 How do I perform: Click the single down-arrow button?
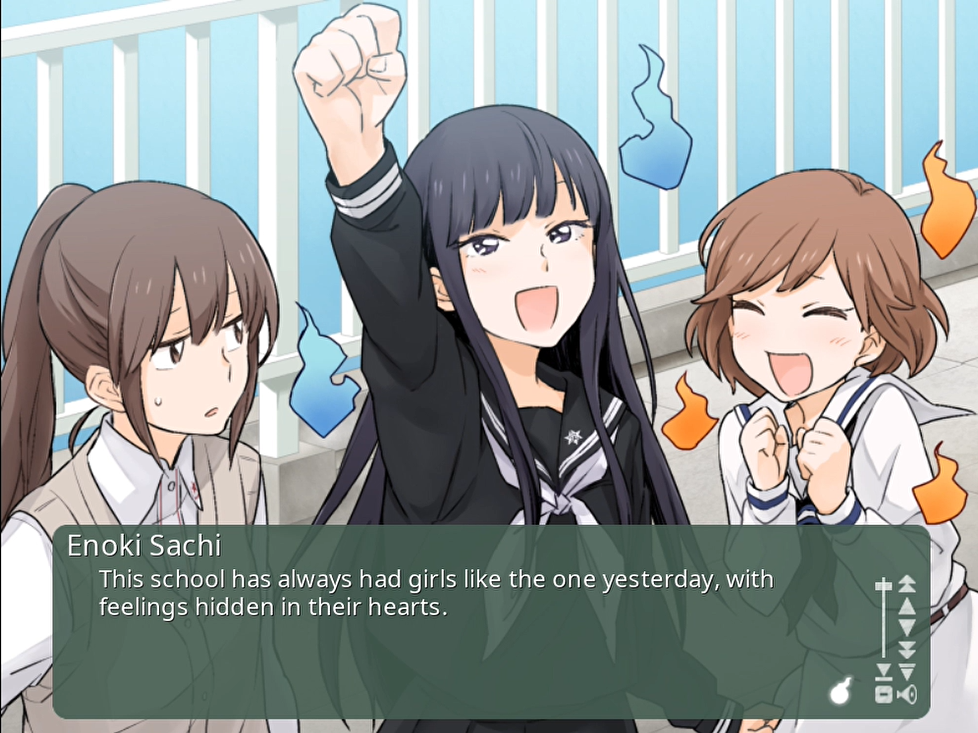(907, 627)
